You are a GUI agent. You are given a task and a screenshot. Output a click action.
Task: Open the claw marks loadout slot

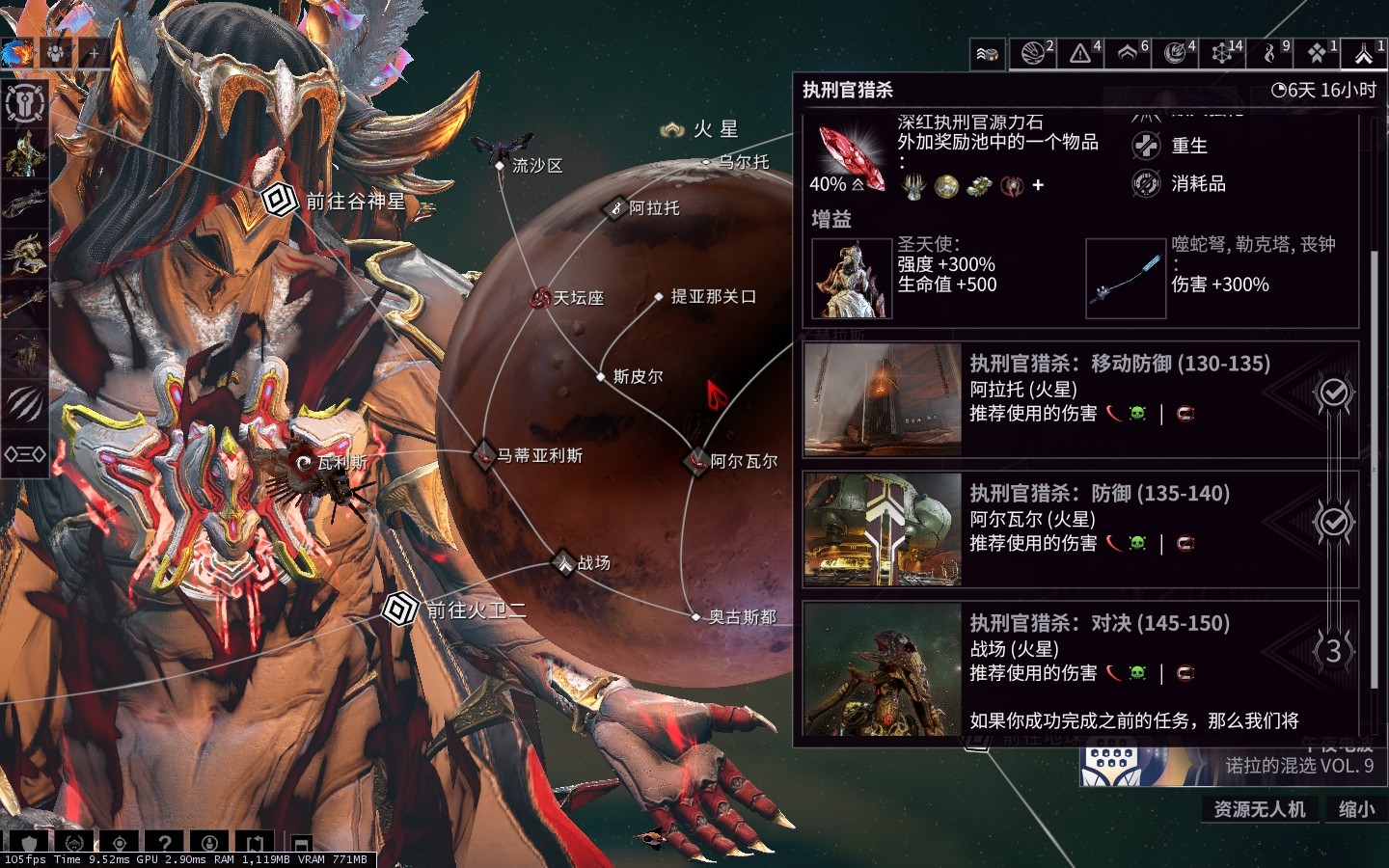click(25, 403)
